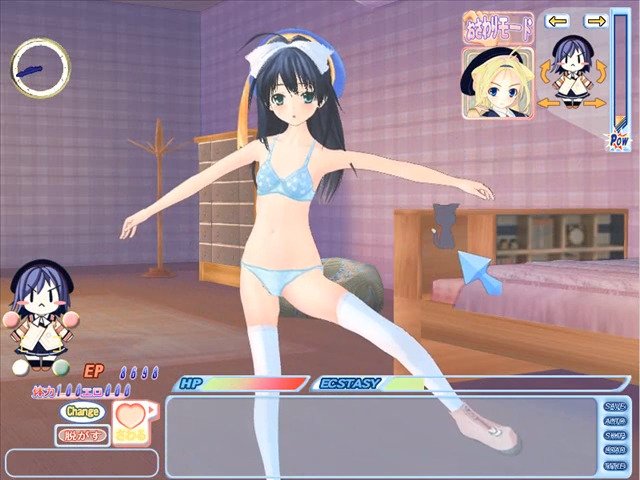This screenshot has height=480, width=640.
Task: Activate the SKIP button
Action: click(616, 436)
